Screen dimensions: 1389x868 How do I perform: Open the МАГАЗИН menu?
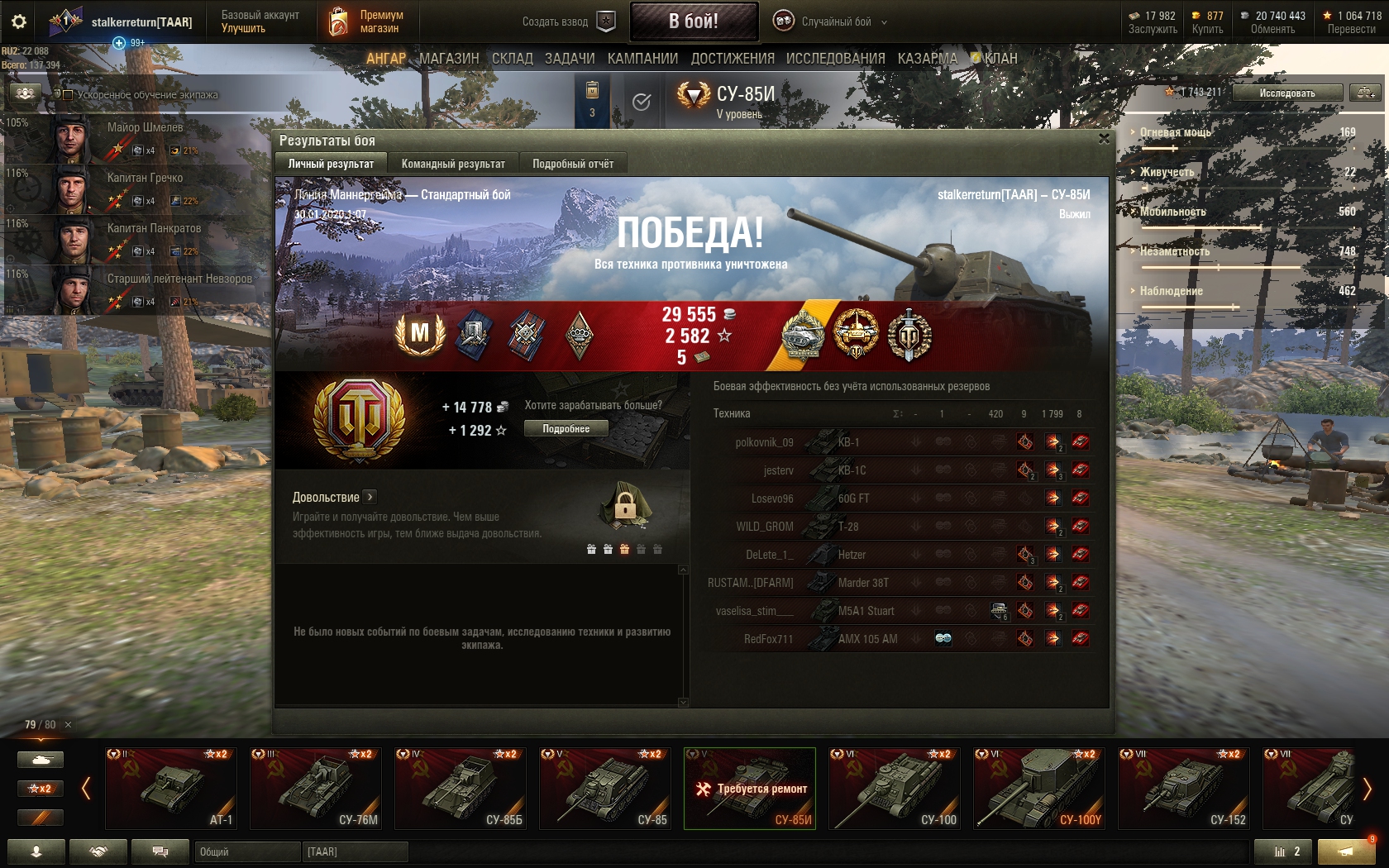pos(449,59)
